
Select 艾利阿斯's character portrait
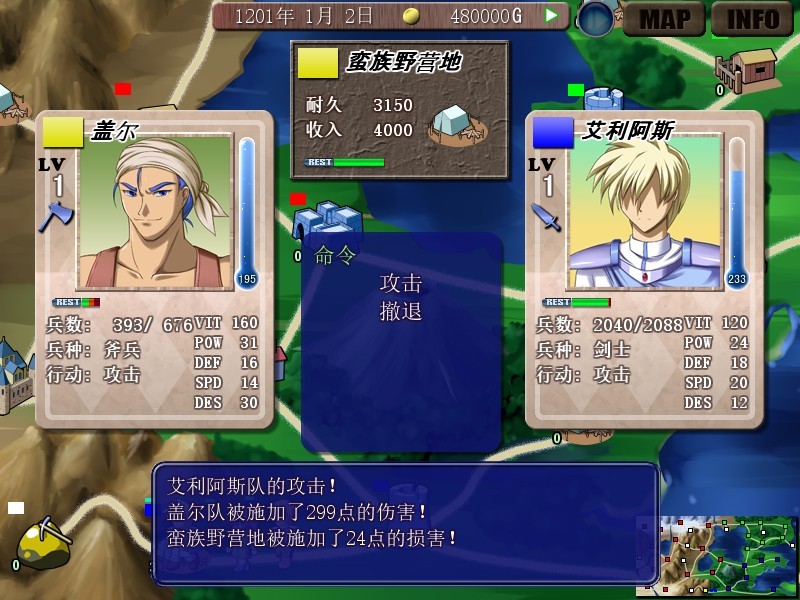[644, 212]
